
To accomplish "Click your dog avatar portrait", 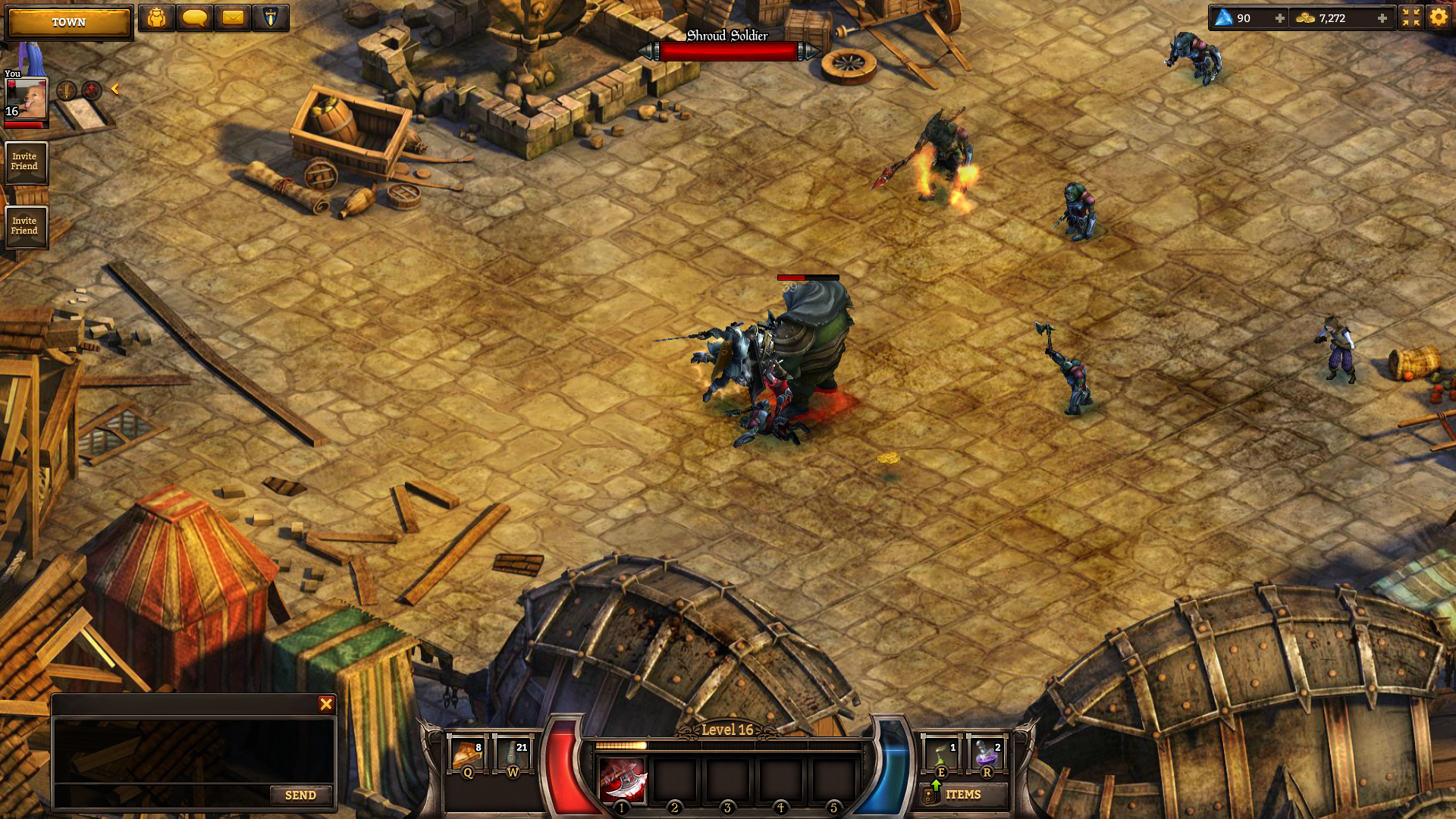I will pos(27,99).
